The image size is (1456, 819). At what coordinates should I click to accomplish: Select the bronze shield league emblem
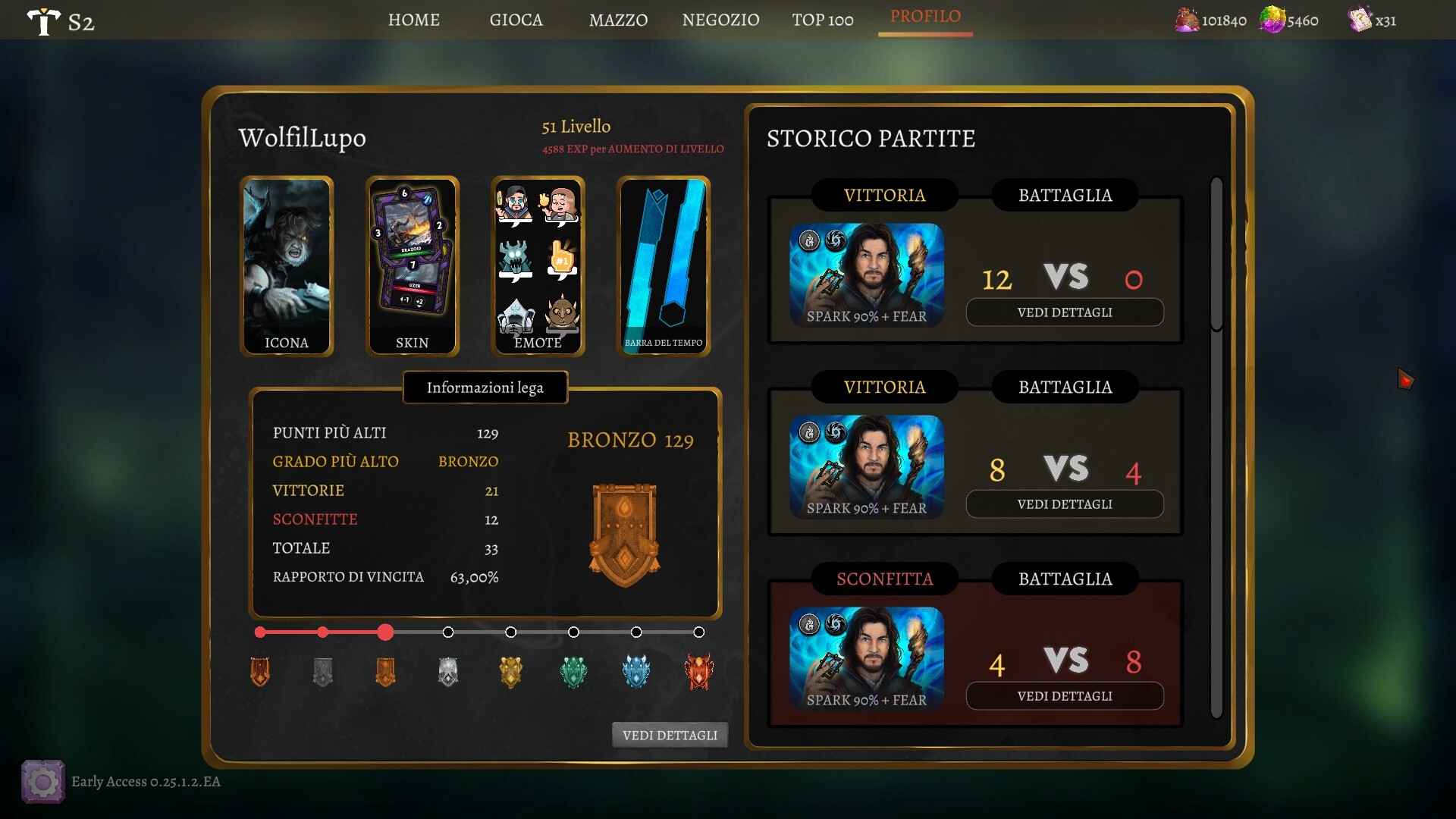tap(624, 535)
